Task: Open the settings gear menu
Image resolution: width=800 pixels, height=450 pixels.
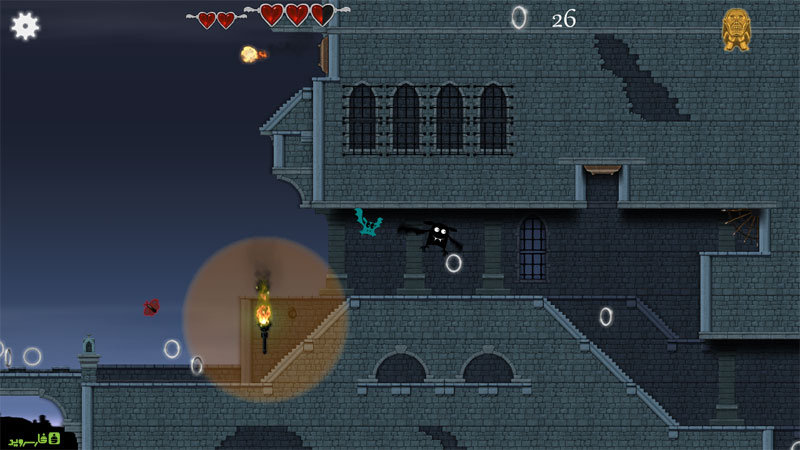Action: (x=25, y=26)
